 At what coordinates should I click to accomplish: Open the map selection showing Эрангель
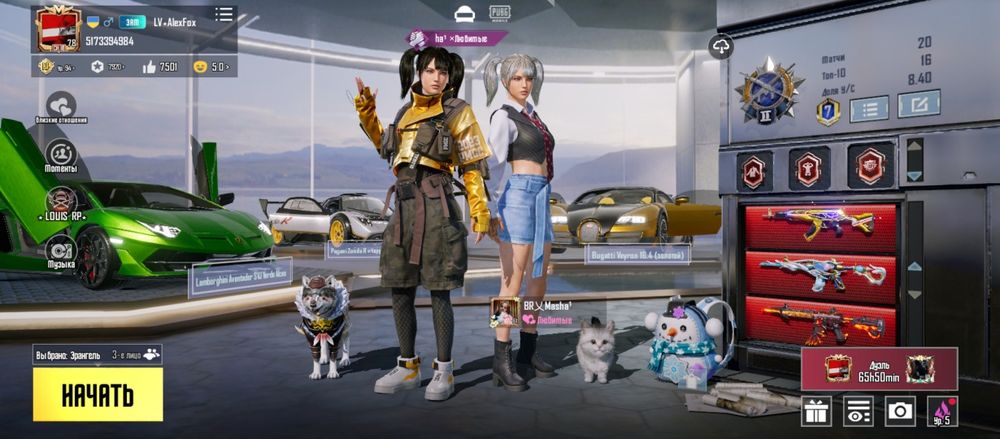97,354
